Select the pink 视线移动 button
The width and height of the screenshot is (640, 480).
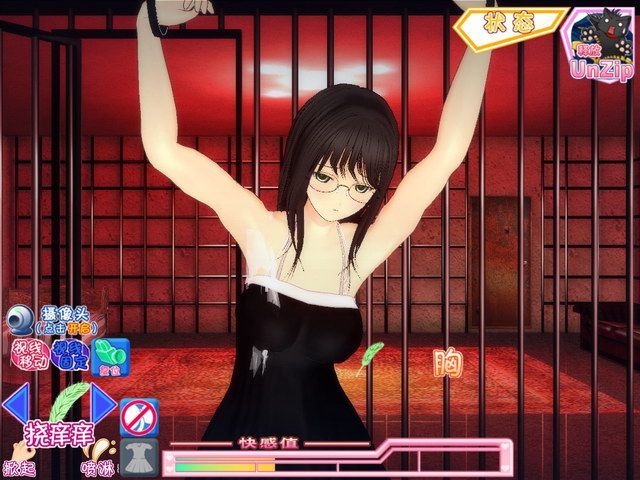[x=25, y=354]
